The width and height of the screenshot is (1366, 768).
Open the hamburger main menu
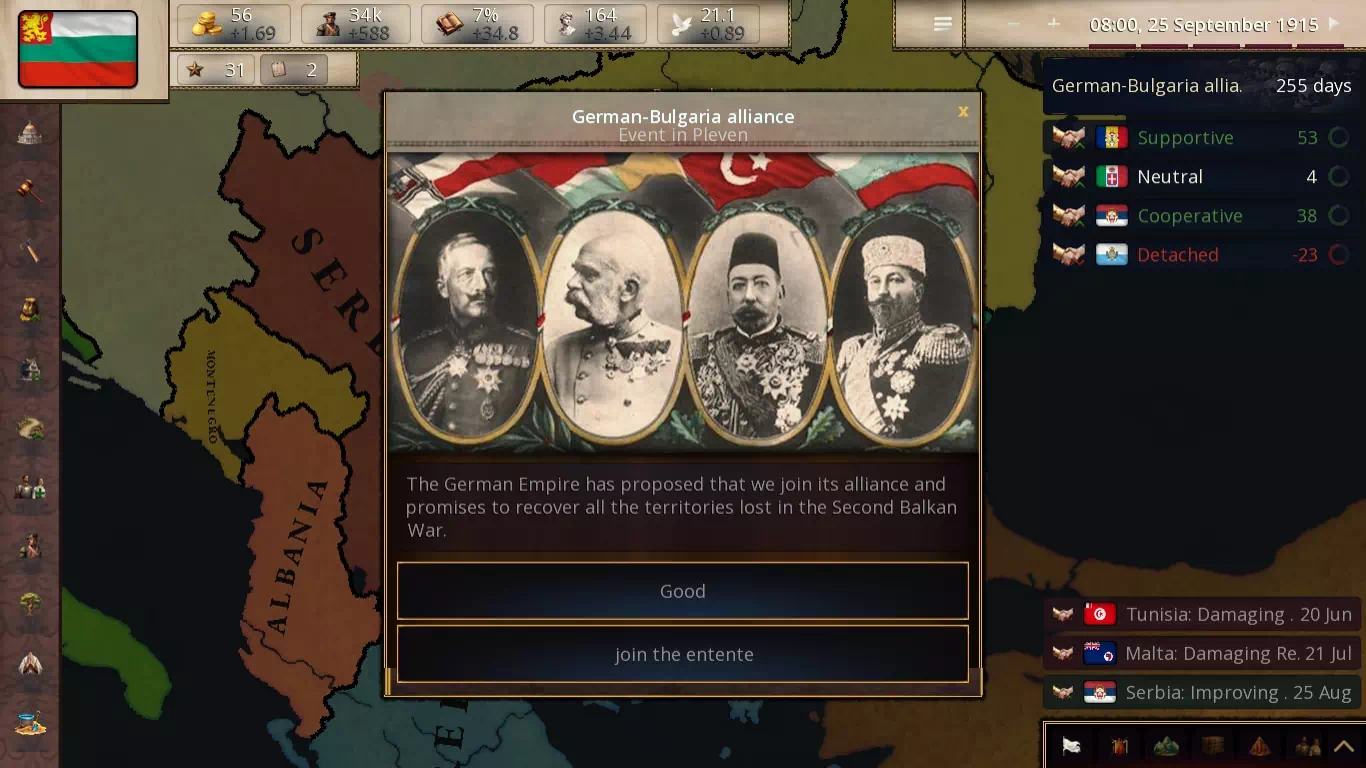(942, 24)
